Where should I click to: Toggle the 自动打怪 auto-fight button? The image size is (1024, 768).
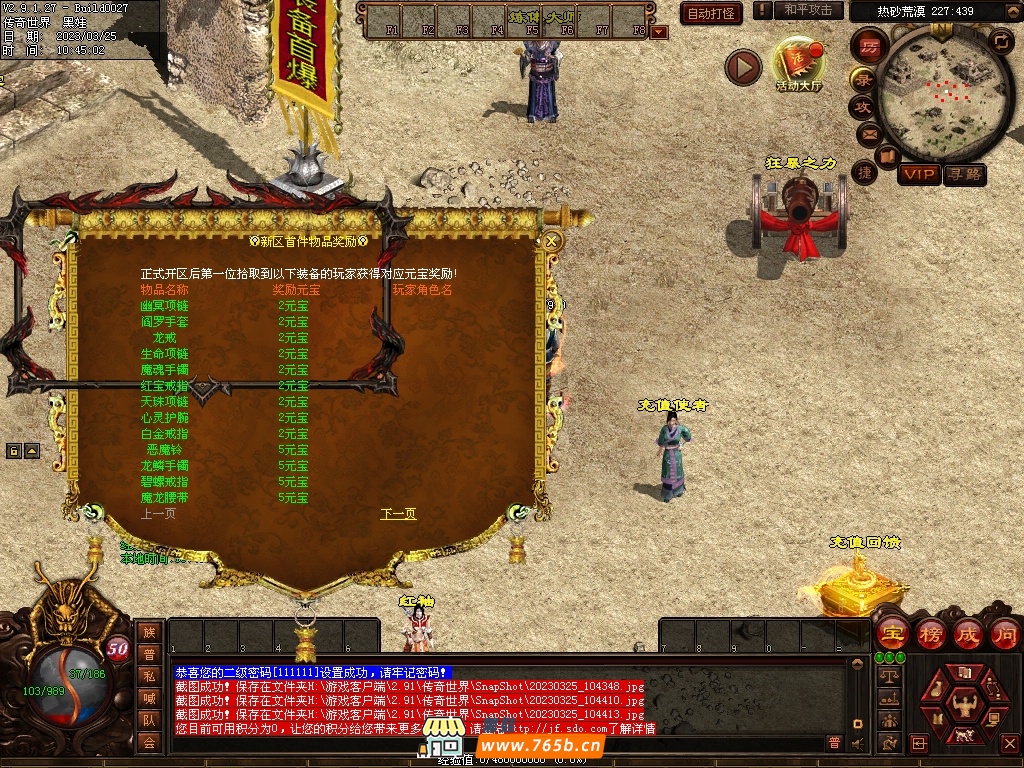tap(711, 13)
